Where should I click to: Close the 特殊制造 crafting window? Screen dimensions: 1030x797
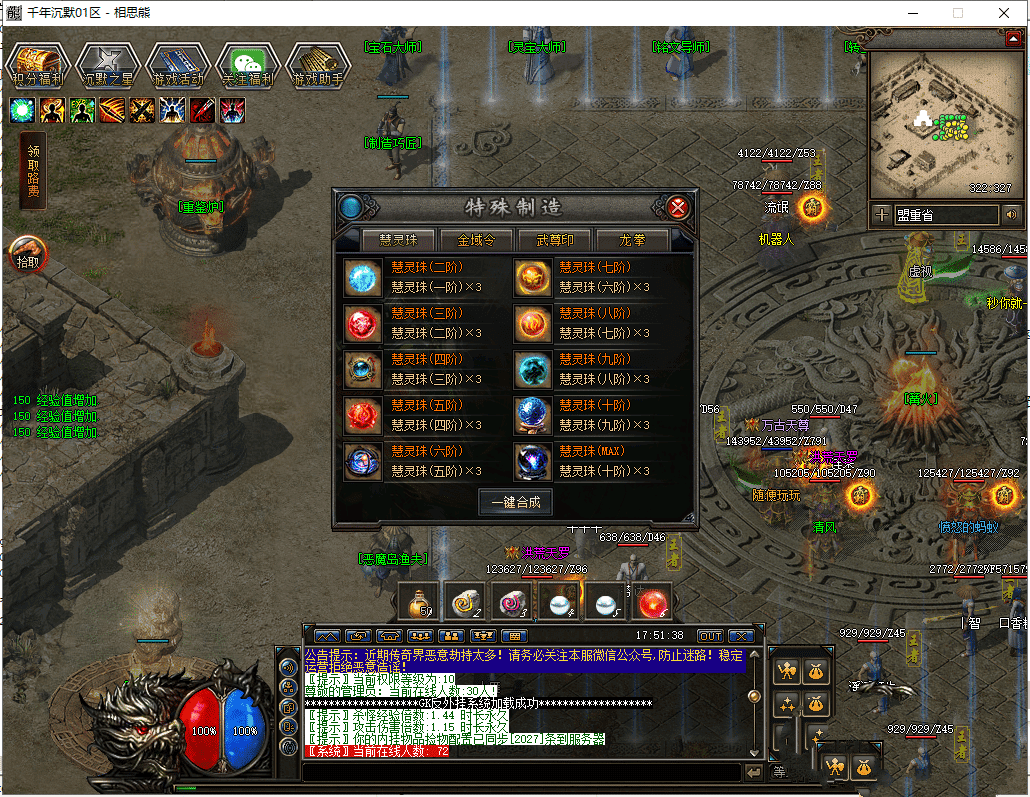pyautogui.click(x=678, y=208)
